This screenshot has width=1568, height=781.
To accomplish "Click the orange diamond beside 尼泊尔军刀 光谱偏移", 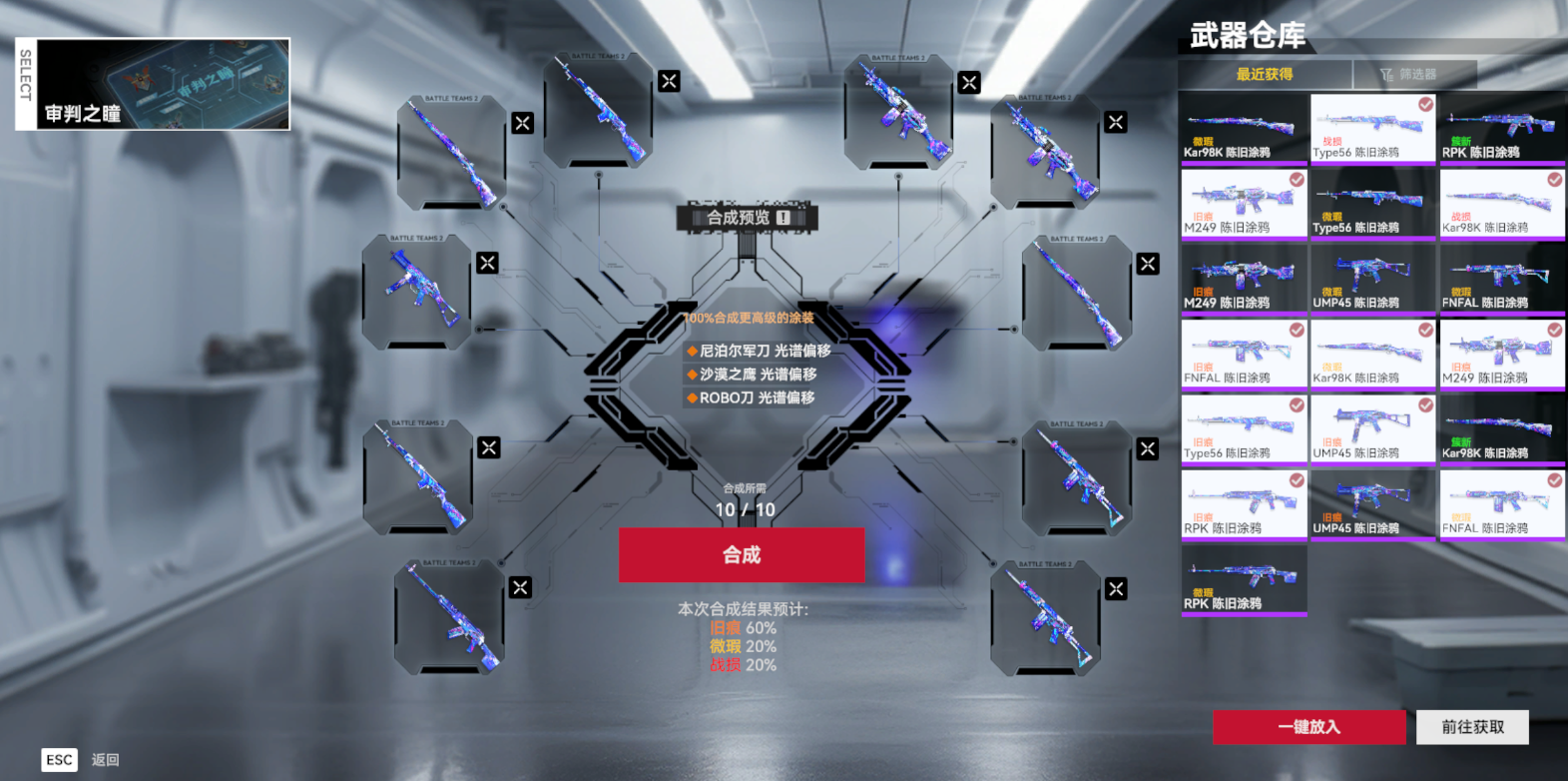I will pos(690,352).
